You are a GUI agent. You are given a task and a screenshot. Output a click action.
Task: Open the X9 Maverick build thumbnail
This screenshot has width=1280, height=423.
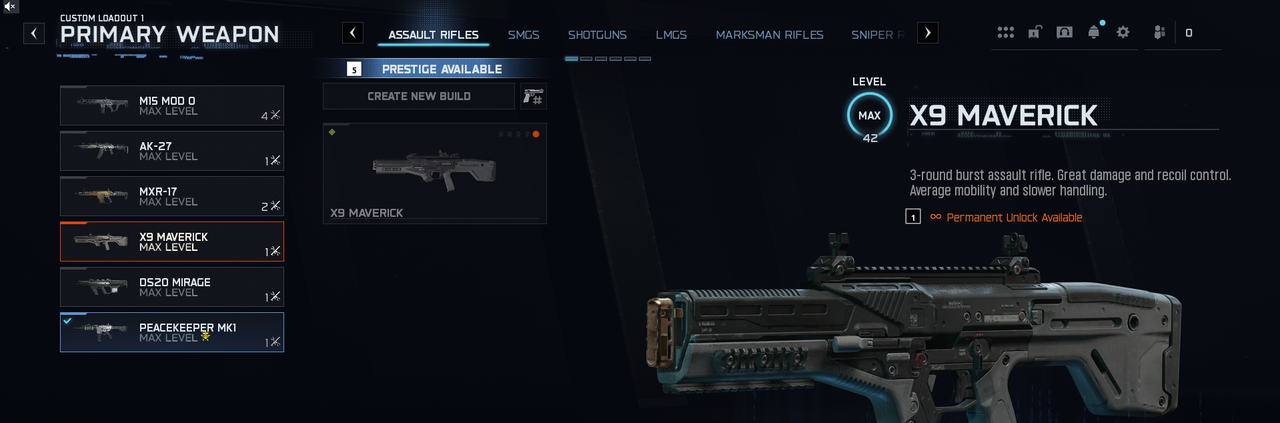[434, 173]
